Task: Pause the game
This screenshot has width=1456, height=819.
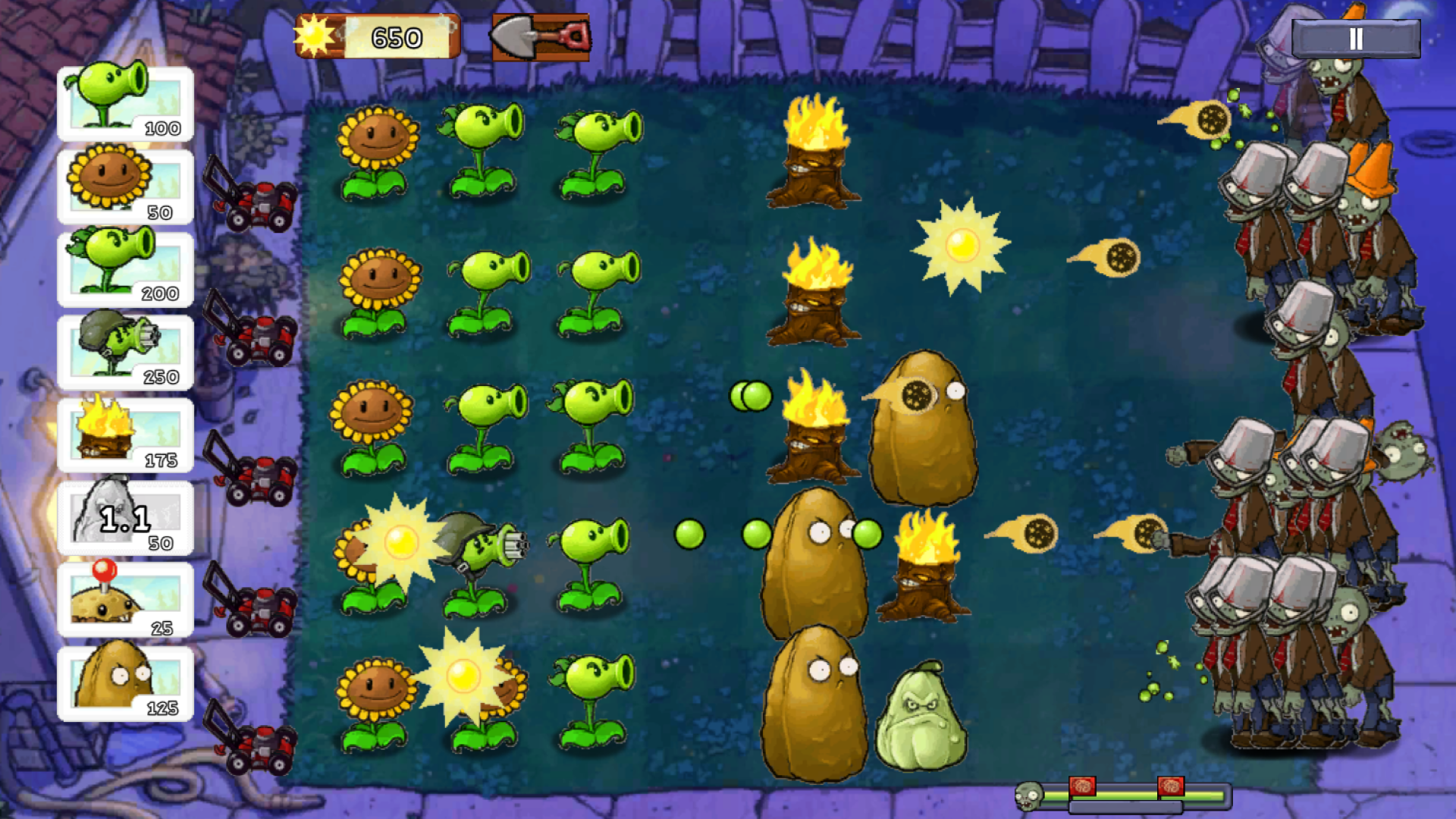Action: pos(1357,40)
